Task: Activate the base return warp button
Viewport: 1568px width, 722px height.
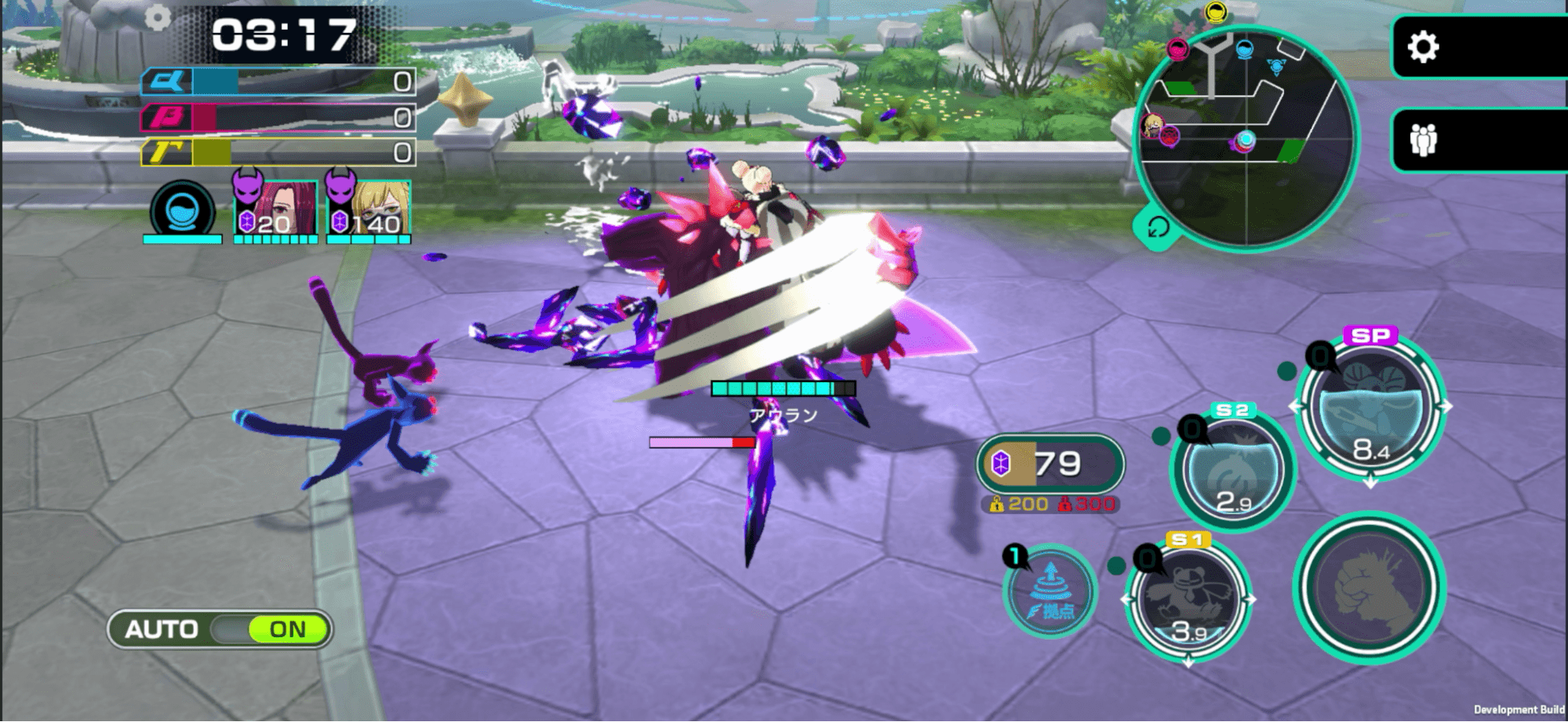Action: pyautogui.click(x=1050, y=591)
